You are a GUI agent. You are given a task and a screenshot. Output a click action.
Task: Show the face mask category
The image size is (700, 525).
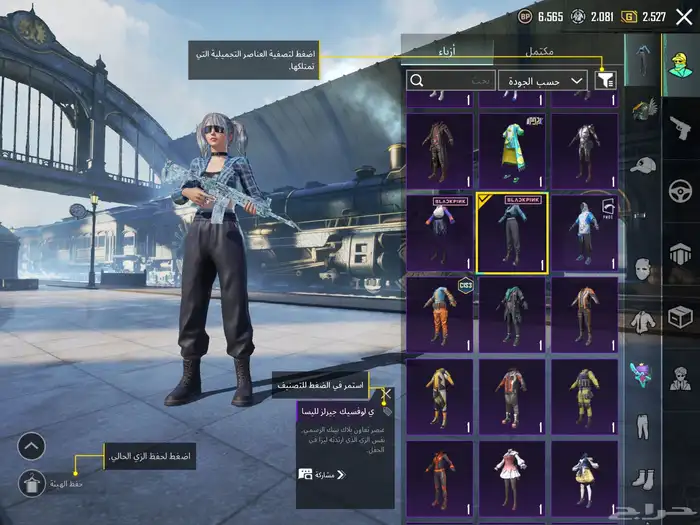coord(643,269)
